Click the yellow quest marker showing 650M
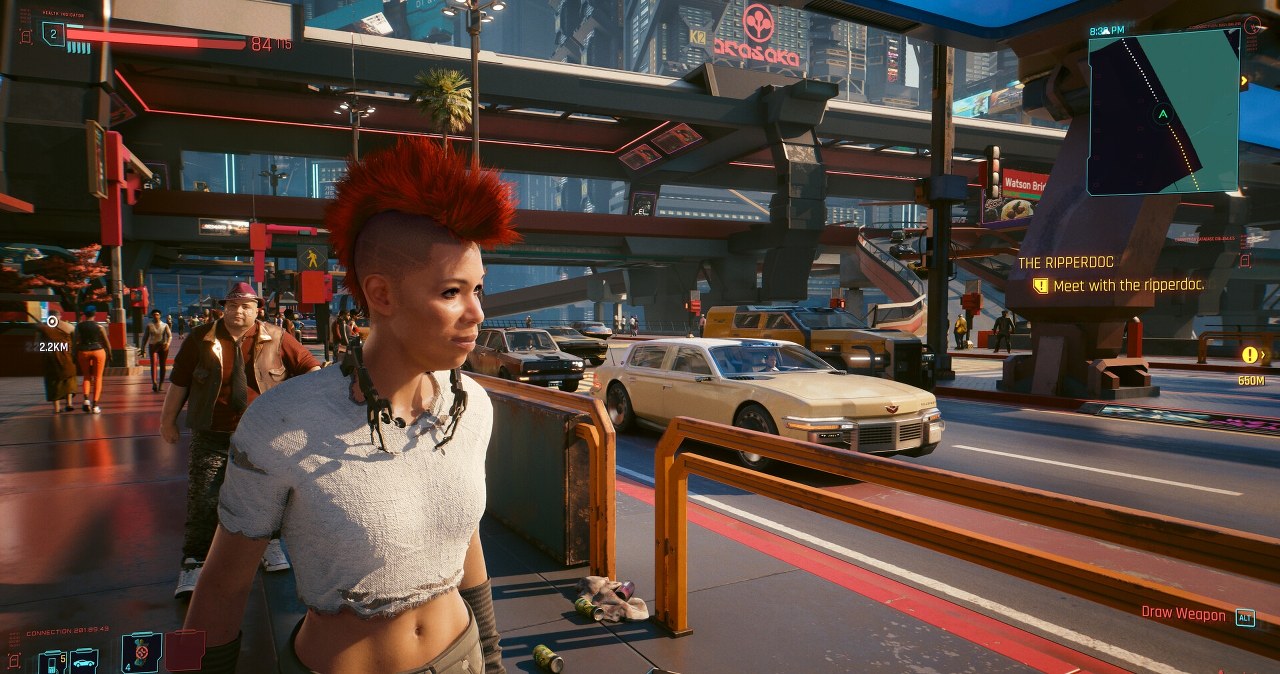 tap(1250, 354)
